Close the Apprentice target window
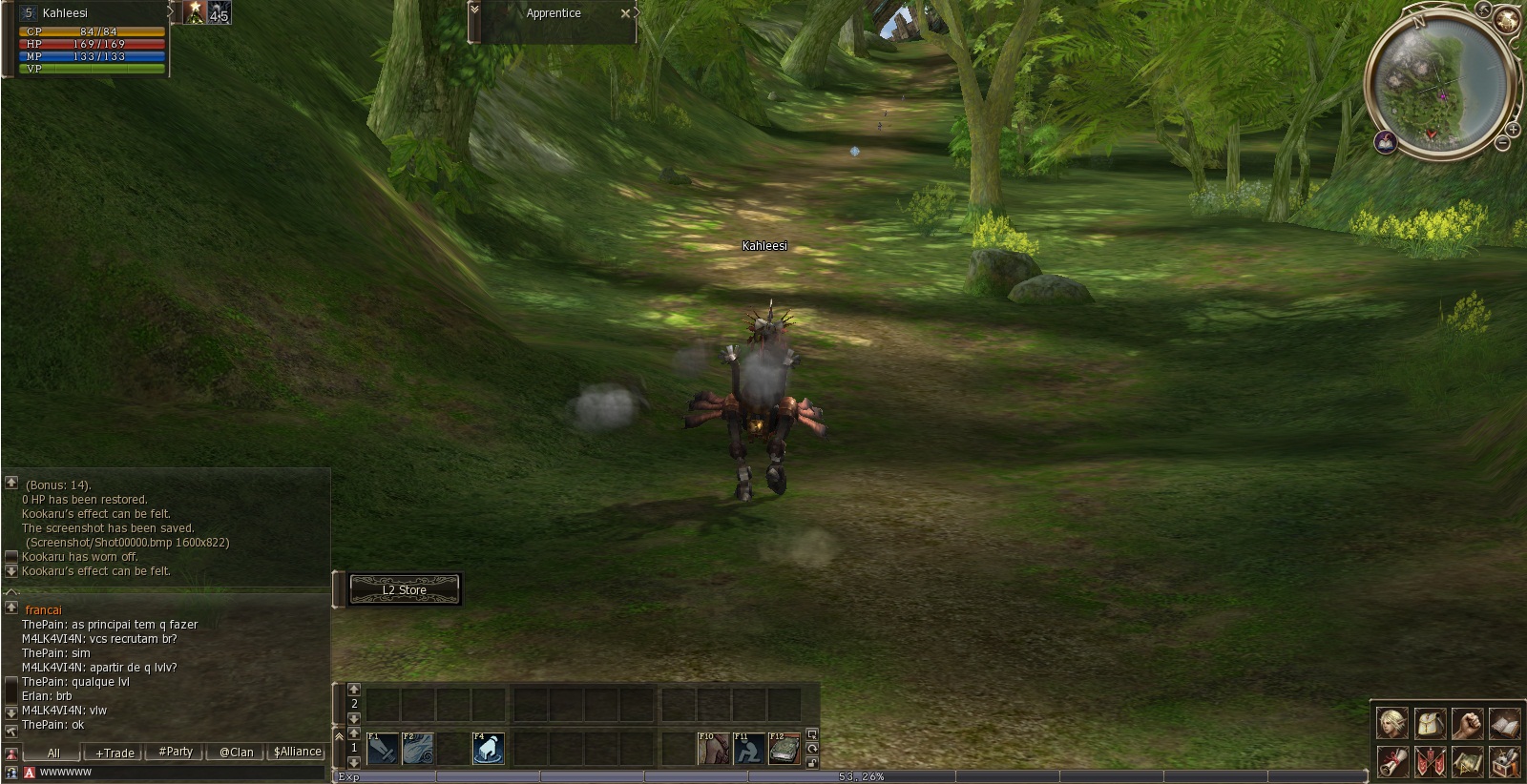 click(625, 13)
